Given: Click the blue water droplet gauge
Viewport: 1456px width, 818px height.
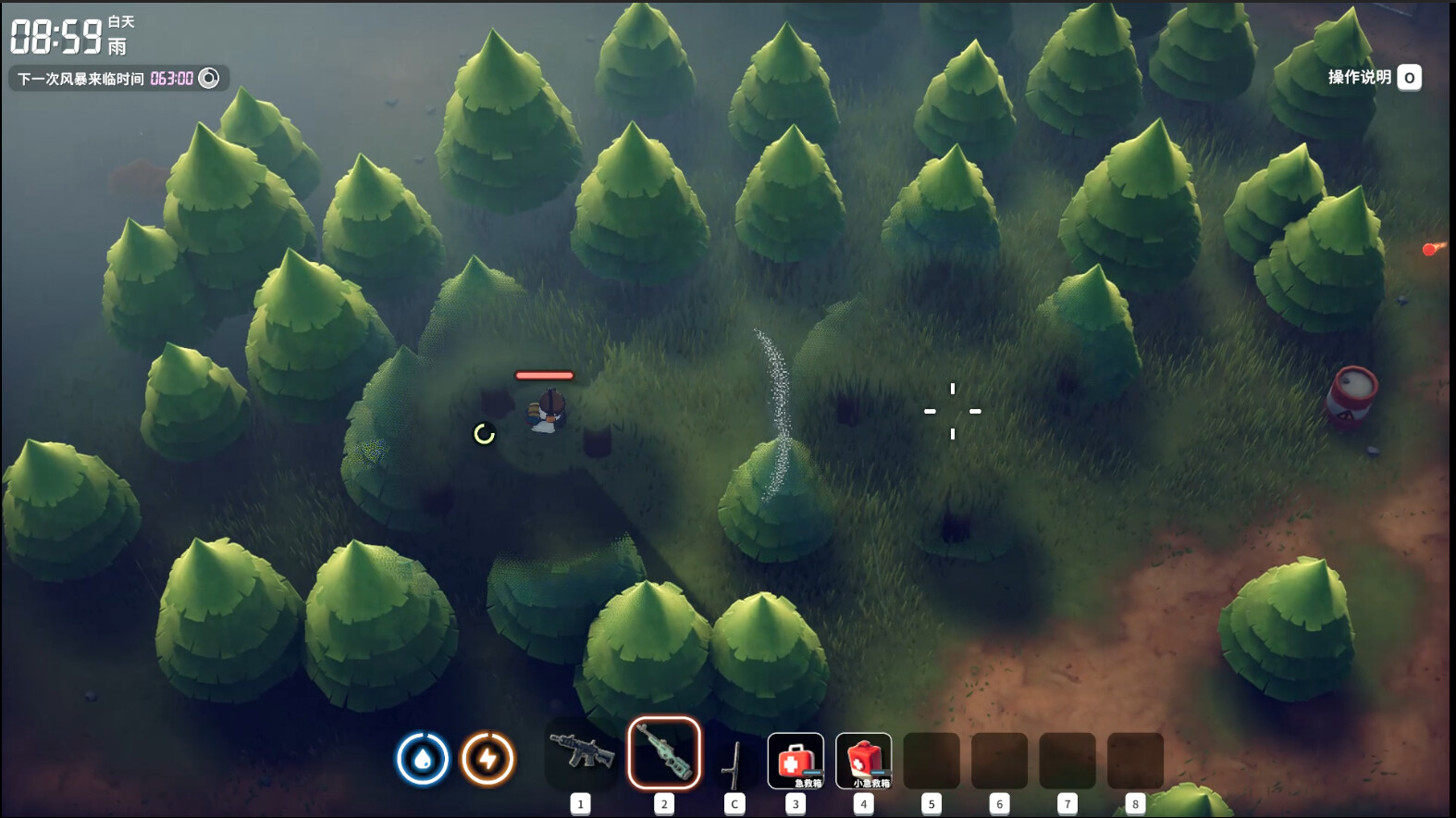Looking at the screenshot, I should [x=423, y=760].
